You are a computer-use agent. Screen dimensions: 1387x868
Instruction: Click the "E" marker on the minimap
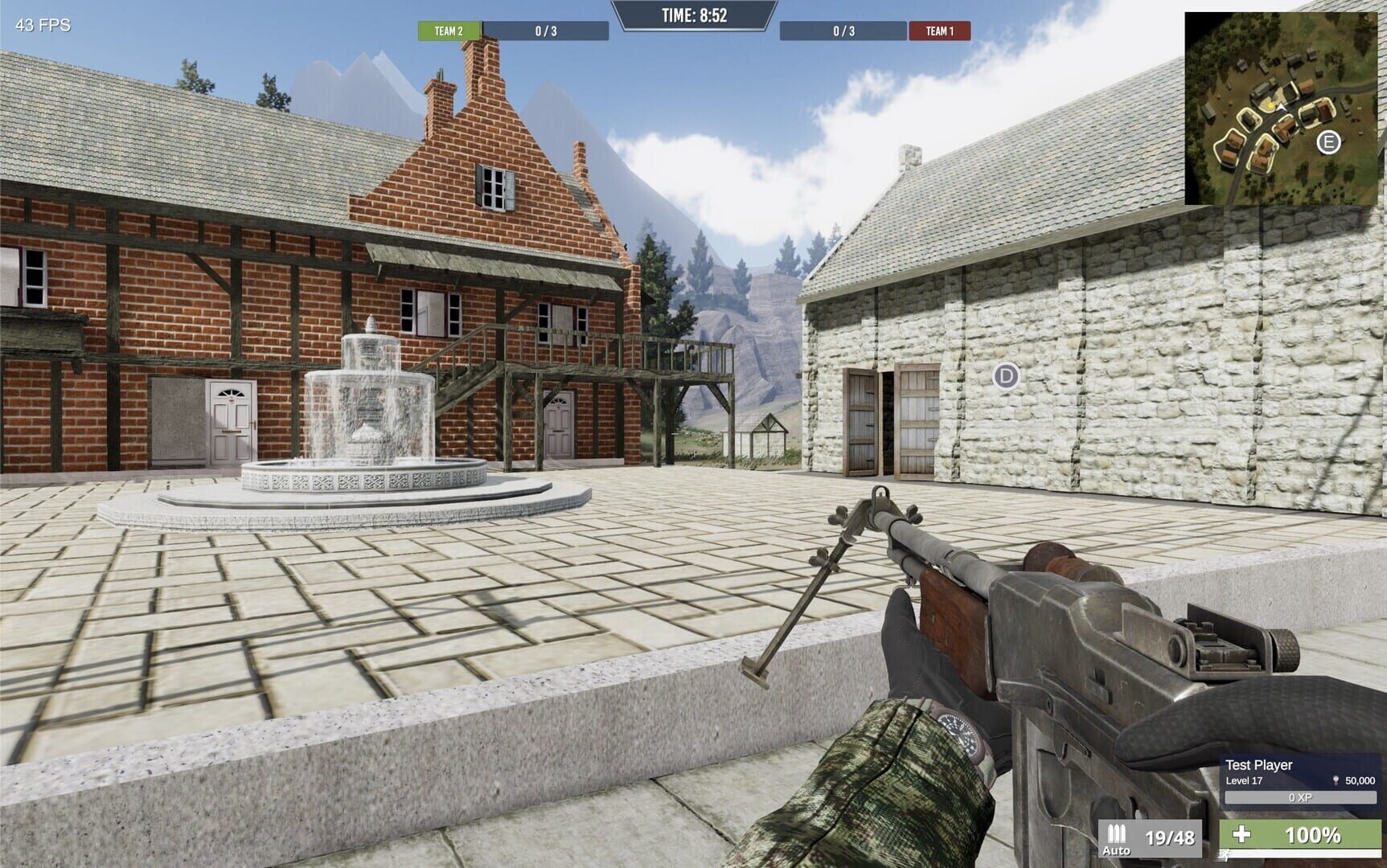1328,142
